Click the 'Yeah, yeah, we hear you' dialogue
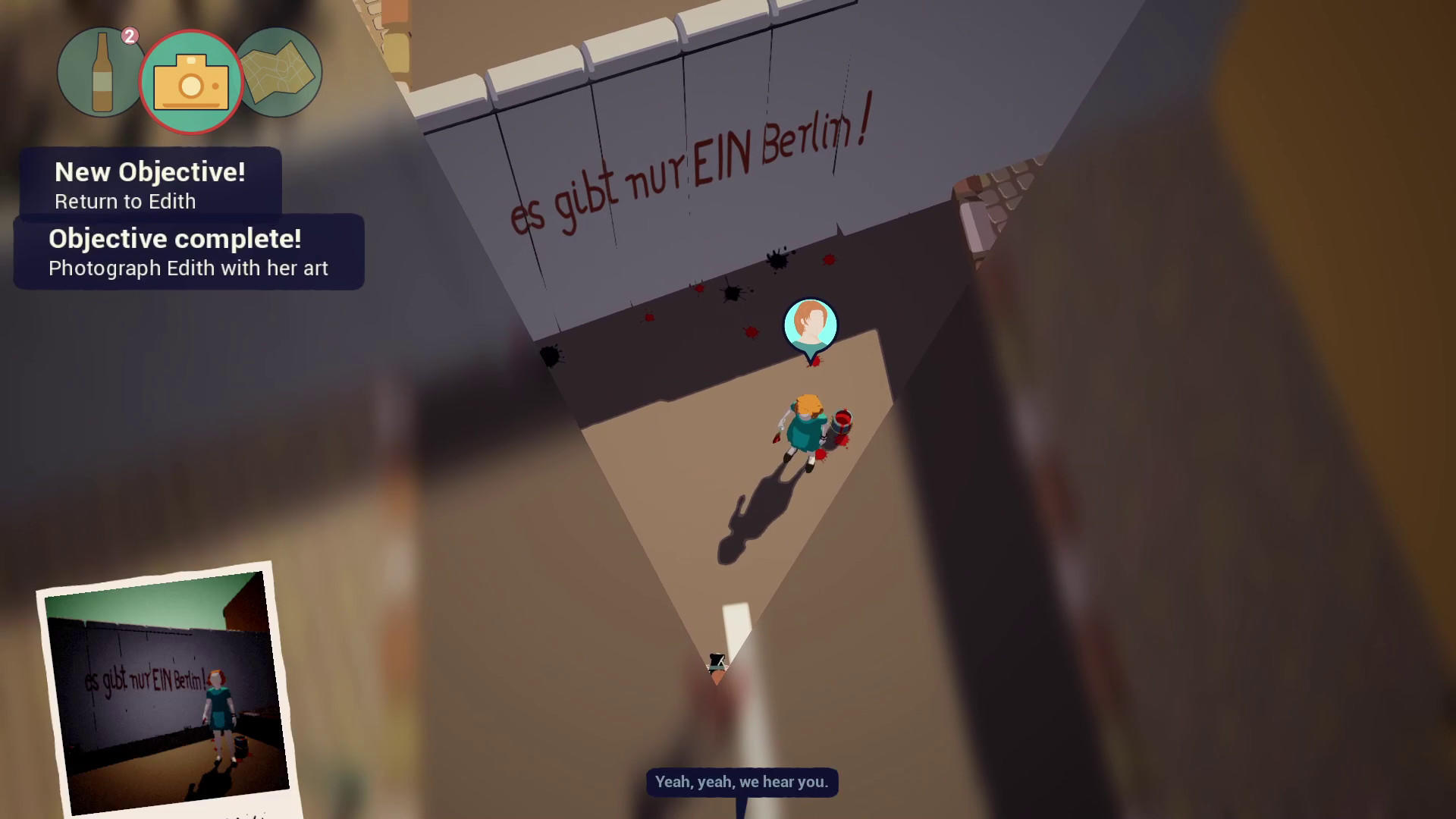This screenshot has height=819, width=1456. tap(740, 783)
